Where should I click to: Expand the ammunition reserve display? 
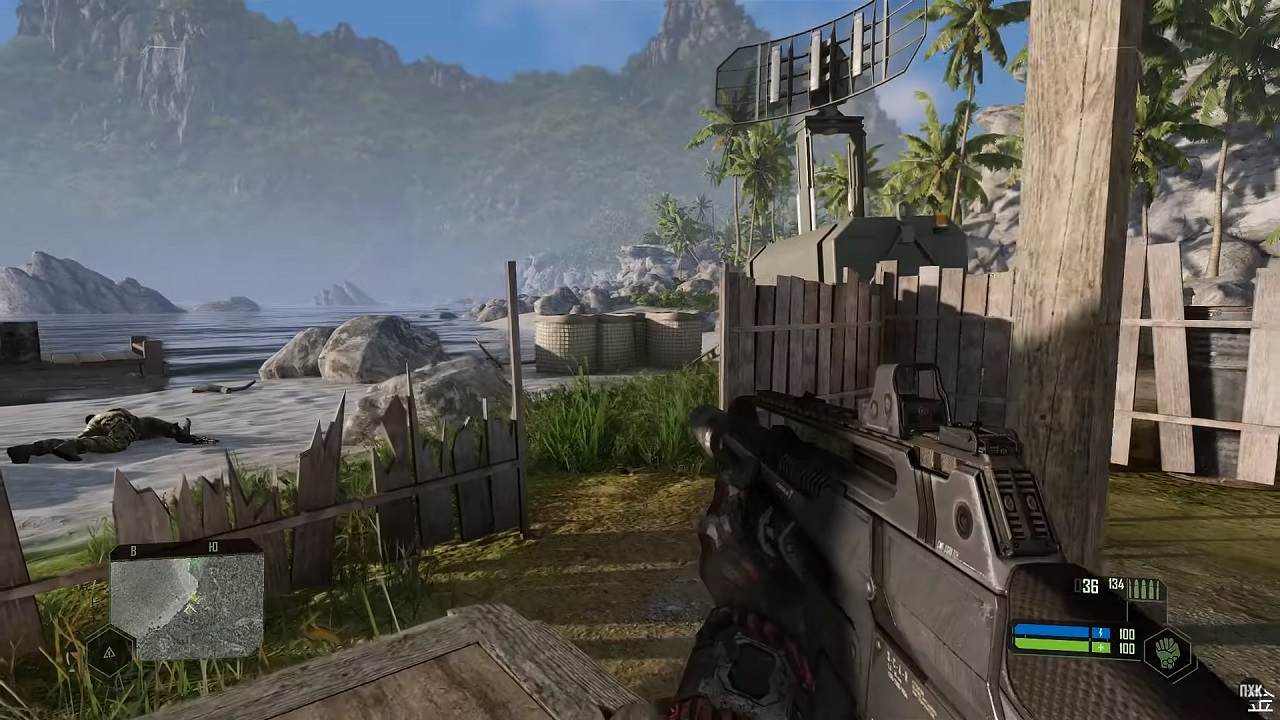[x=1117, y=586]
